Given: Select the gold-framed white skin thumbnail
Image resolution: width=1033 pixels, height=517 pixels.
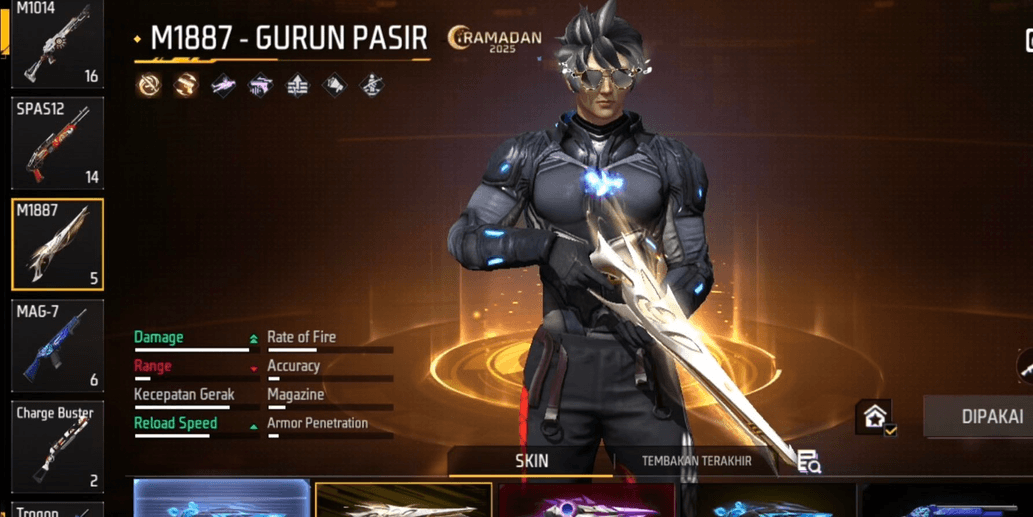Looking at the screenshot, I should coord(403,500).
